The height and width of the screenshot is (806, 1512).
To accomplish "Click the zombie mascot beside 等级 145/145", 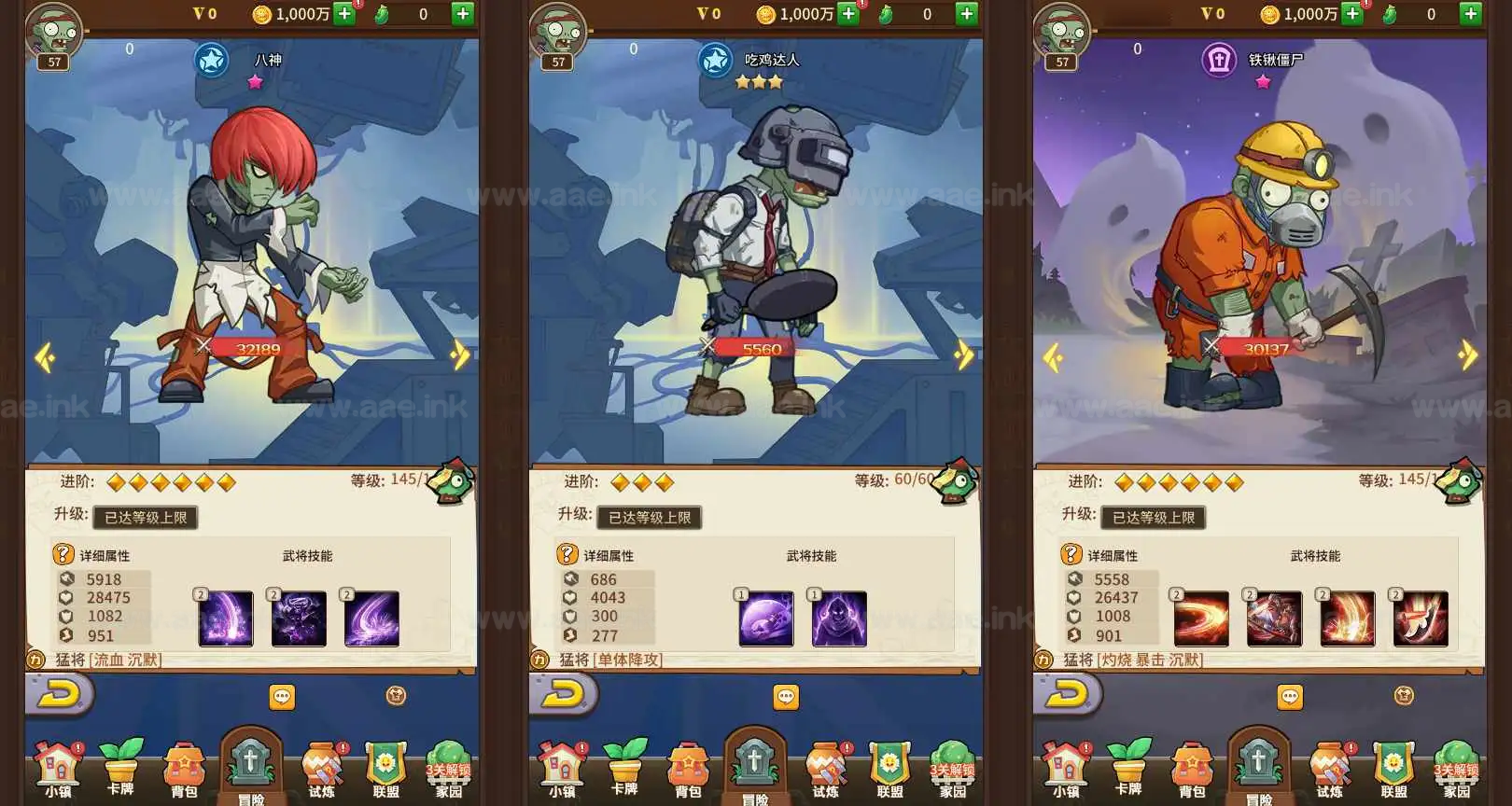I will point(451,480).
